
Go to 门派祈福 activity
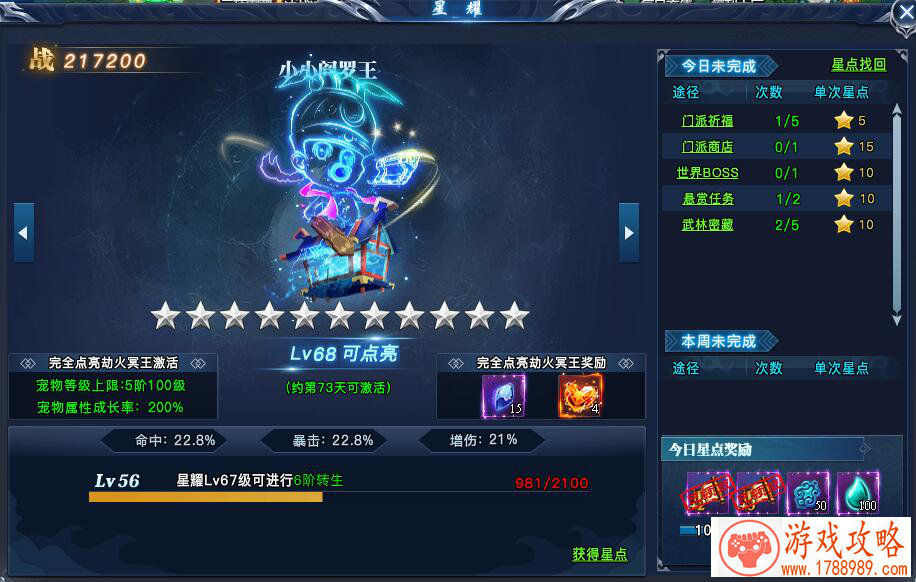(x=707, y=121)
